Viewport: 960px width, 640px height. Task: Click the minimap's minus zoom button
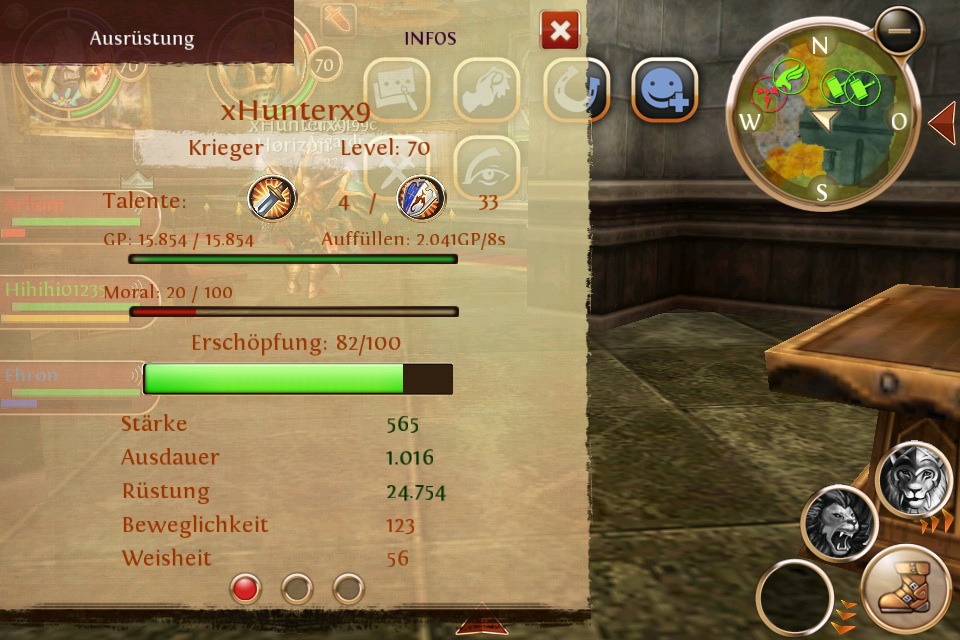(899, 31)
